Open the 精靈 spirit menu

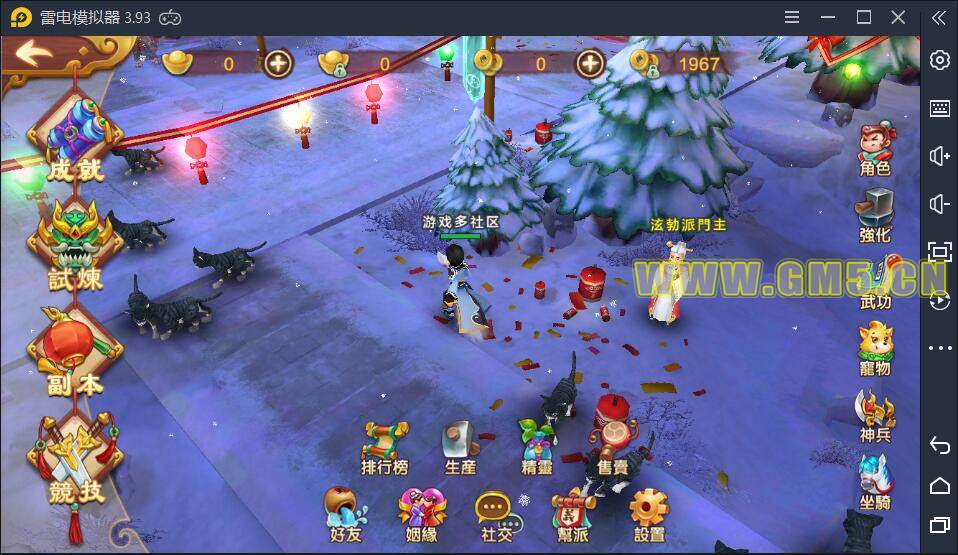tap(537, 447)
